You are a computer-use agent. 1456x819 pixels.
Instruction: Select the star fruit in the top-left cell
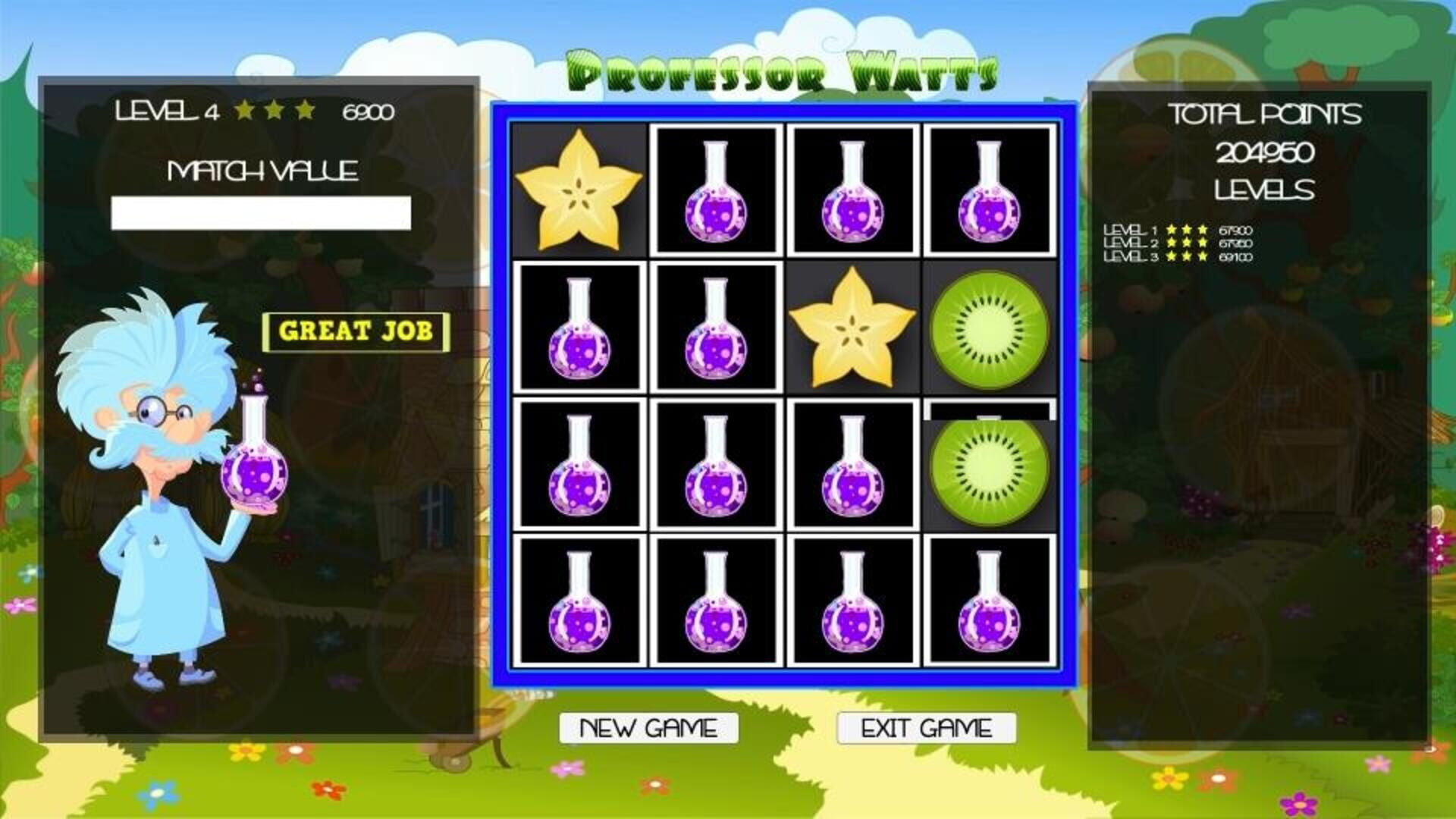tap(580, 190)
